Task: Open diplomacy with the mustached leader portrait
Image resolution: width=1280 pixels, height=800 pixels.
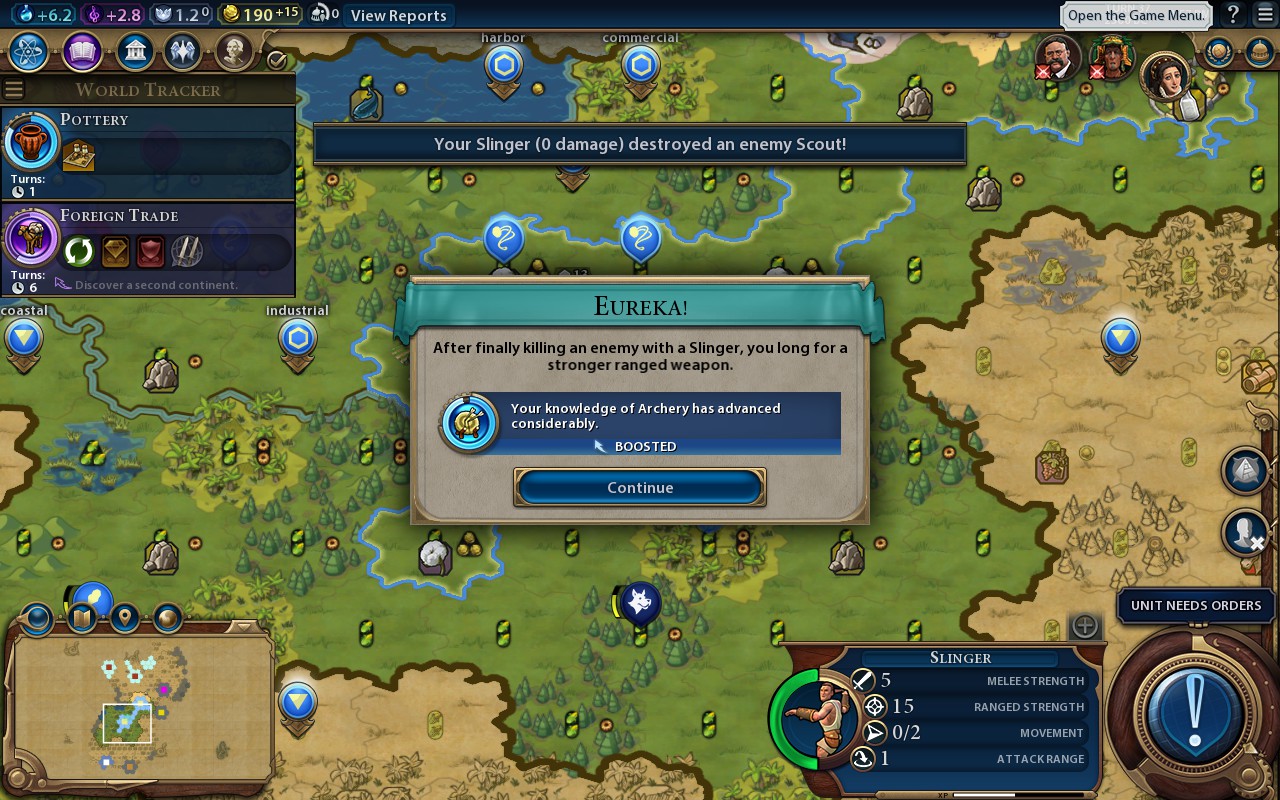Action: click(1056, 56)
